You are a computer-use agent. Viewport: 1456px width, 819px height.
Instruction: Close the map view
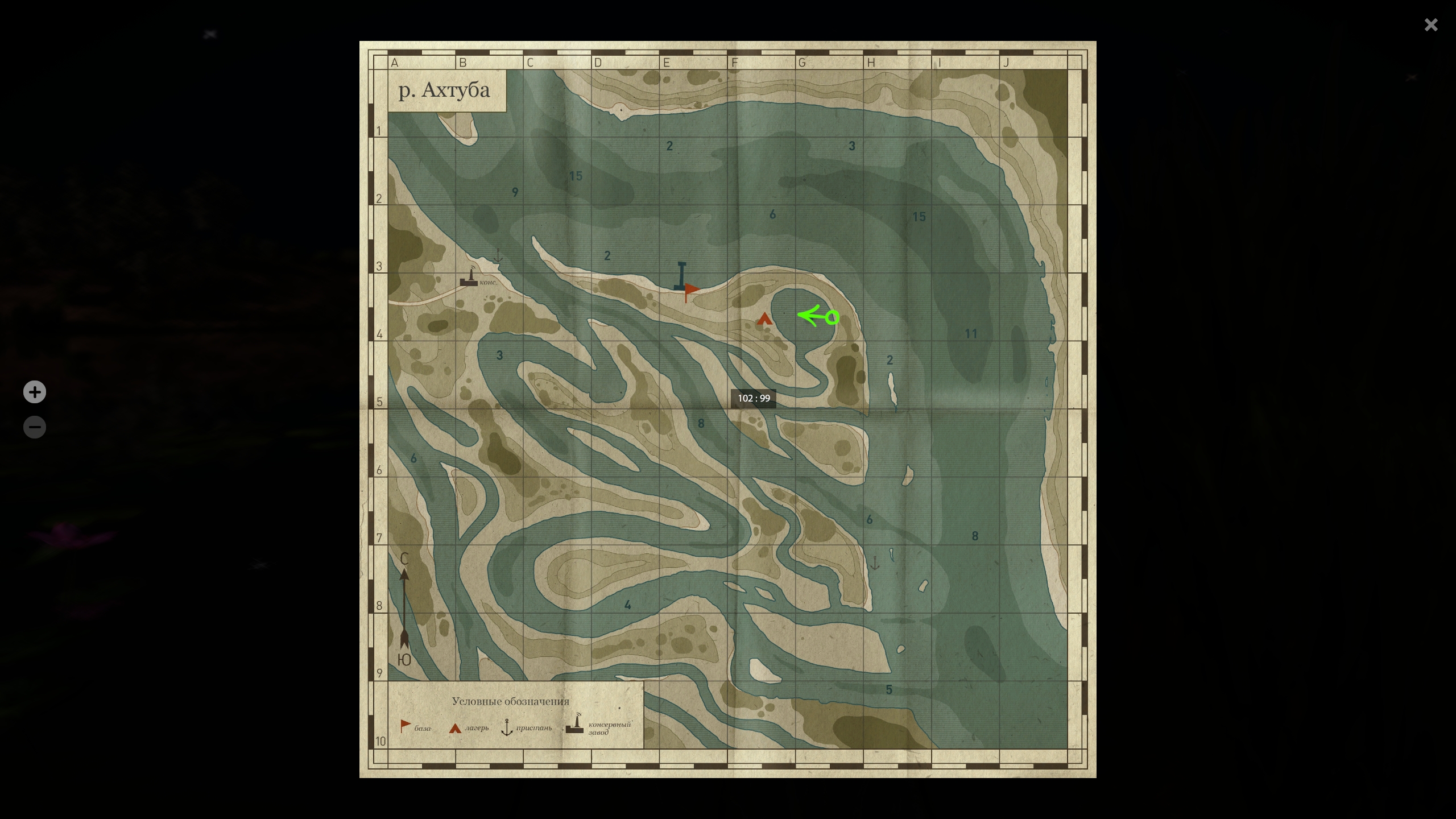click(x=1431, y=24)
